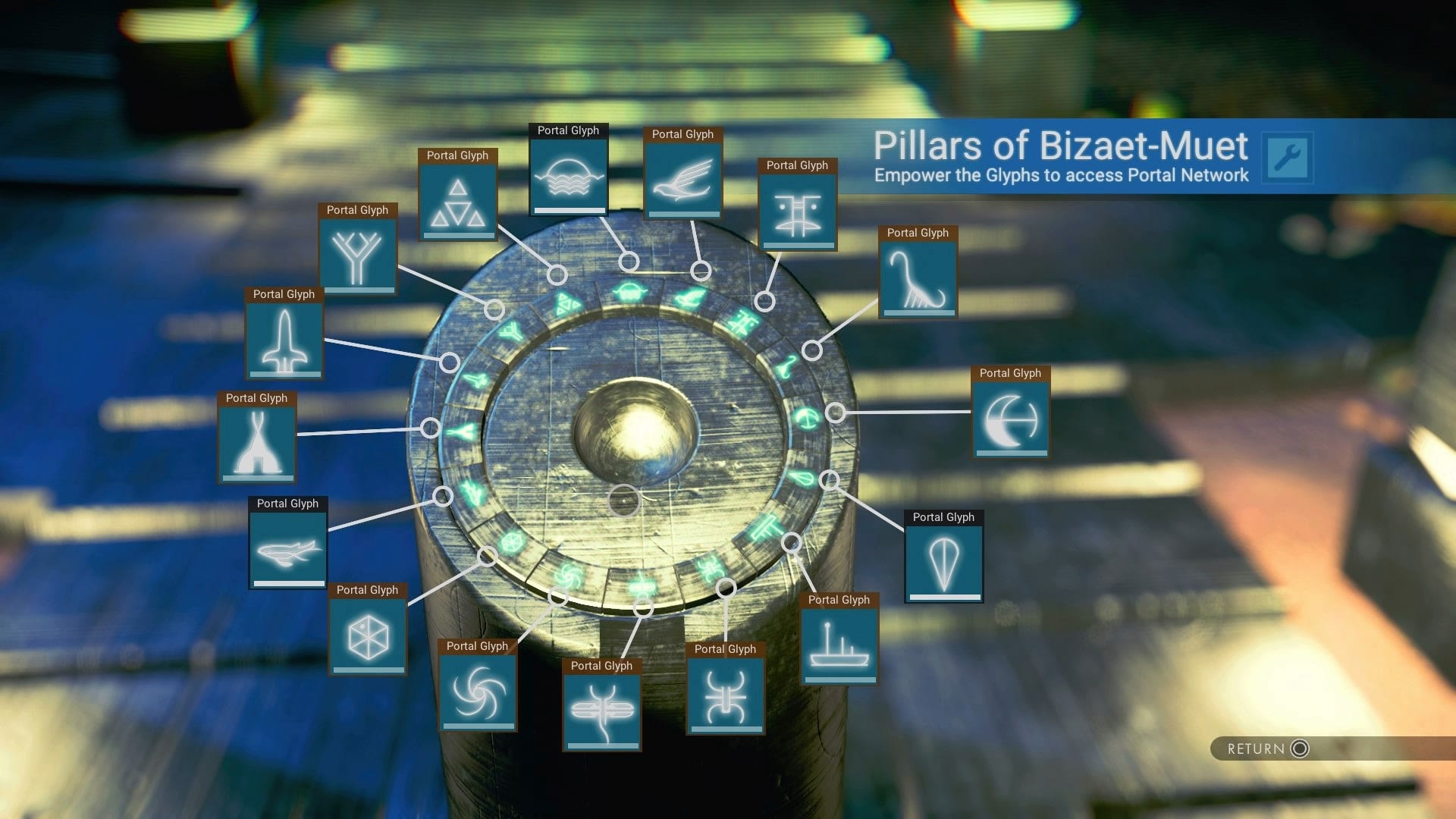Select the Rocket Portal Glyph
Screen dimensions: 1456x819
(284, 341)
